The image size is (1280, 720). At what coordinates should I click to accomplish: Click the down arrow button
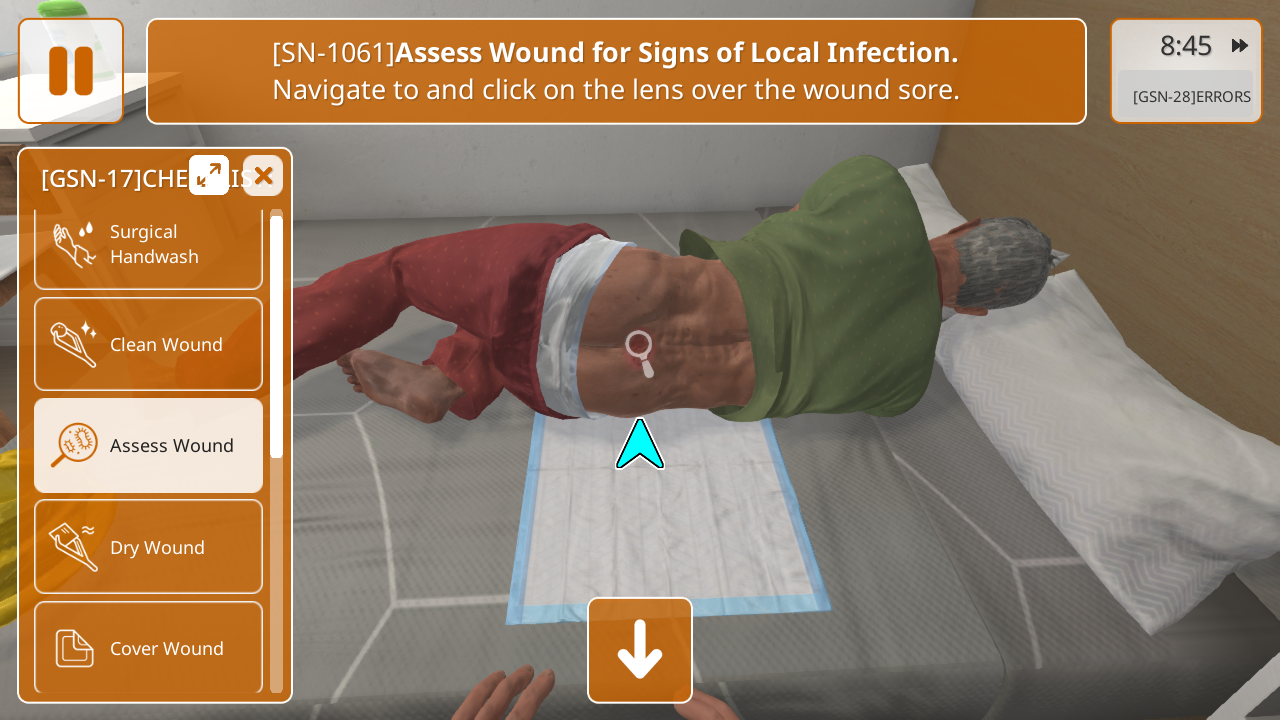640,650
